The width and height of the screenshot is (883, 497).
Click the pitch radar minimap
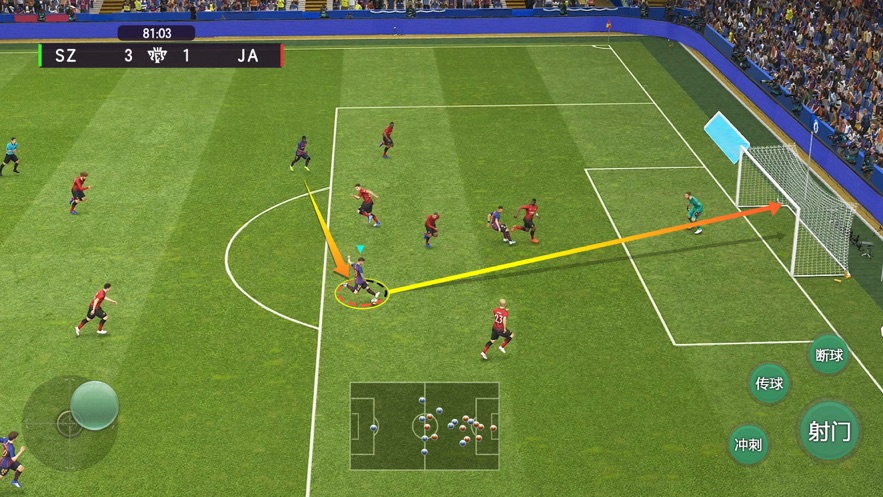click(424, 426)
